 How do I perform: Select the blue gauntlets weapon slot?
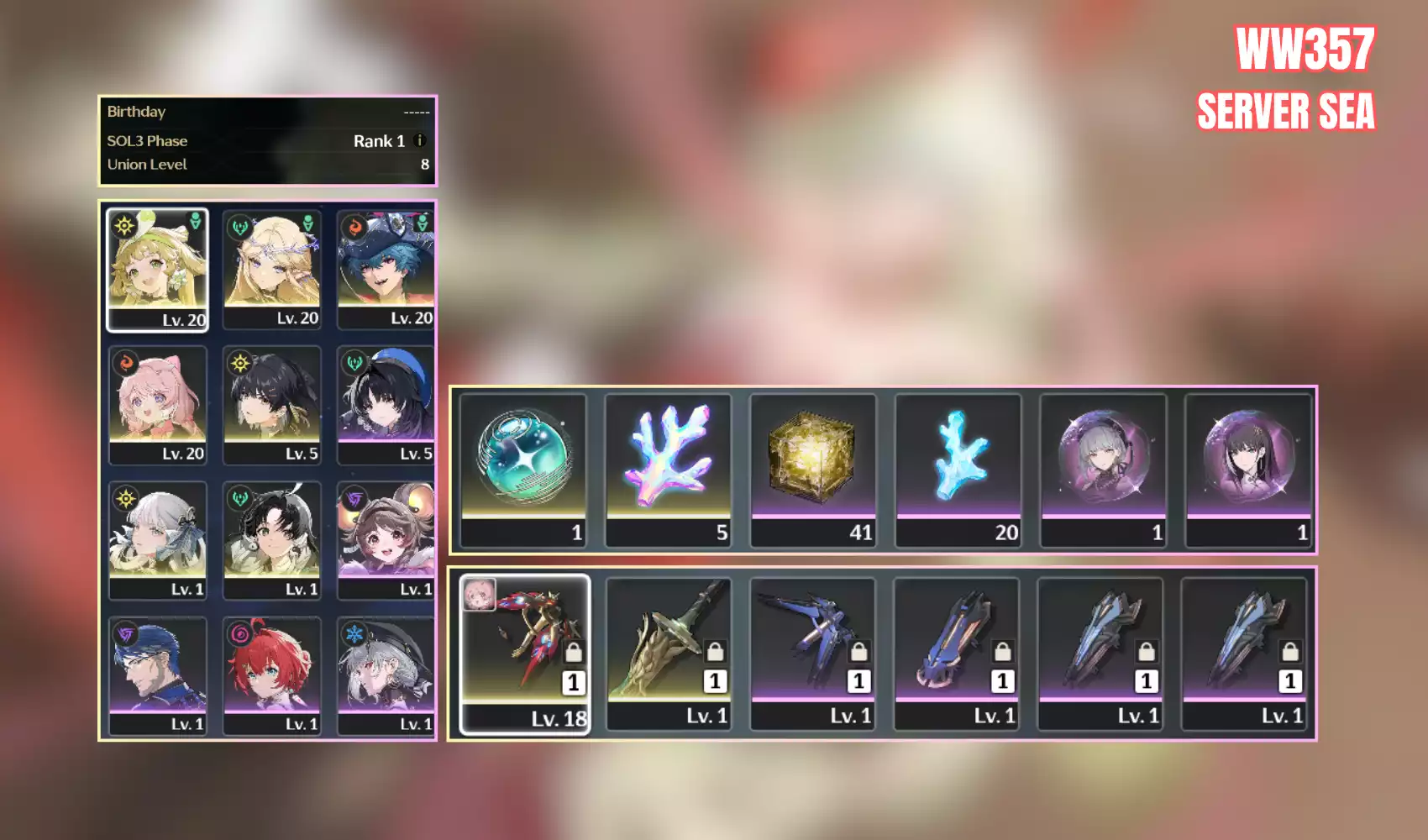(956, 654)
